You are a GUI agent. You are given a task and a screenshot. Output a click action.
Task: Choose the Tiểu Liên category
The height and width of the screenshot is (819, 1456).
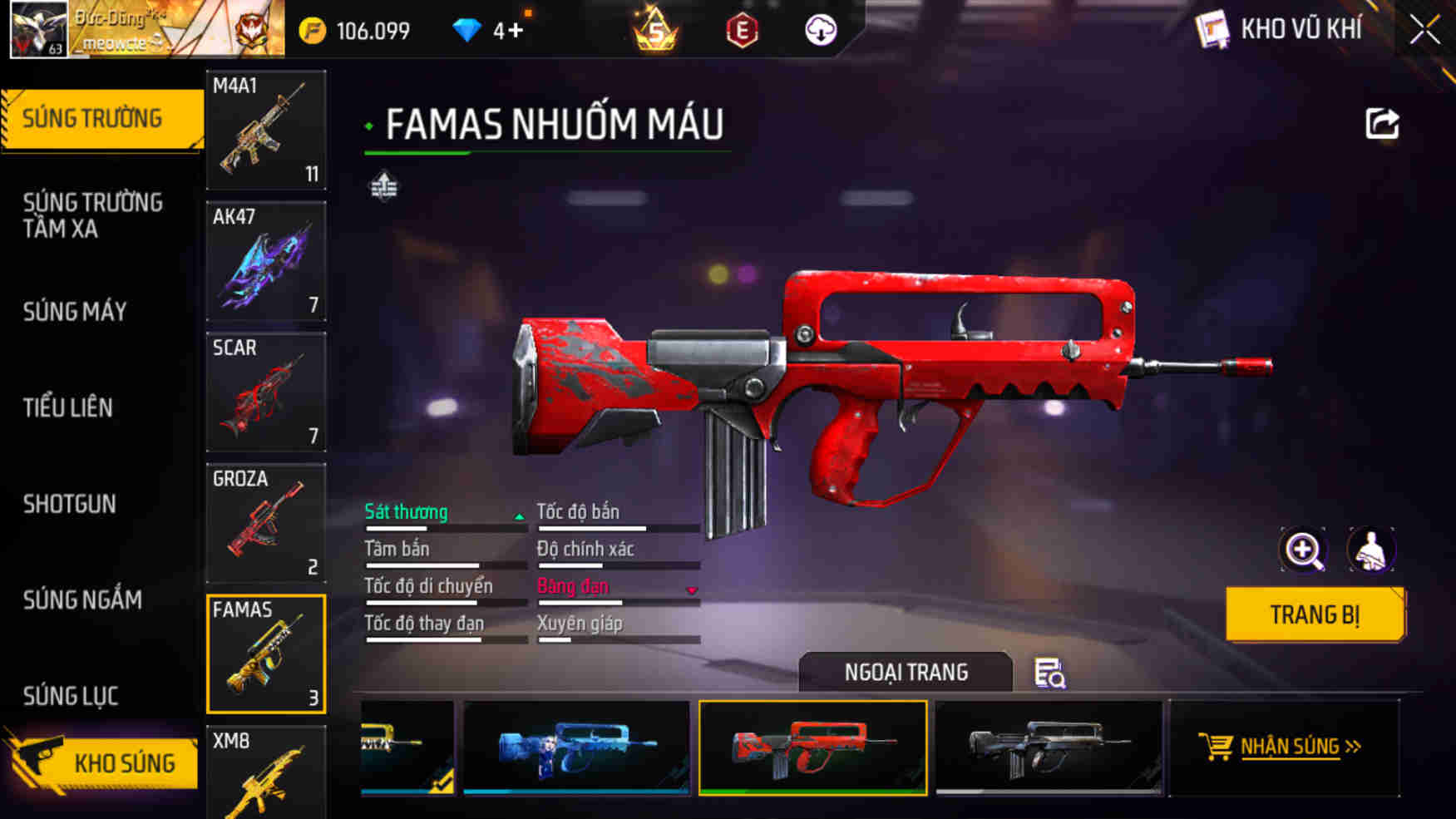(x=68, y=407)
